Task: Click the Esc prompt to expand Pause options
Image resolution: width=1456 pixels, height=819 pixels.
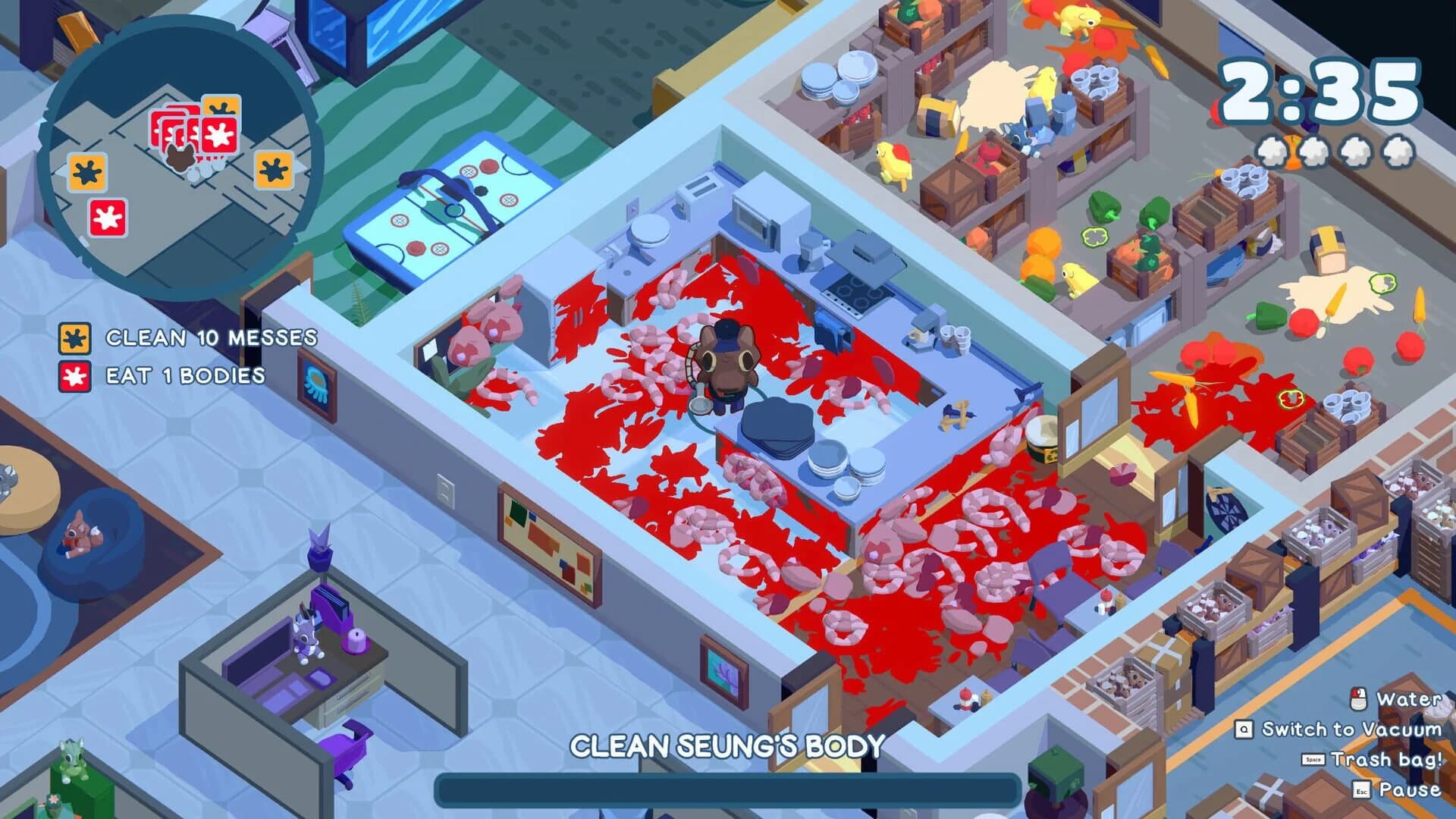Action: [1361, 789]
